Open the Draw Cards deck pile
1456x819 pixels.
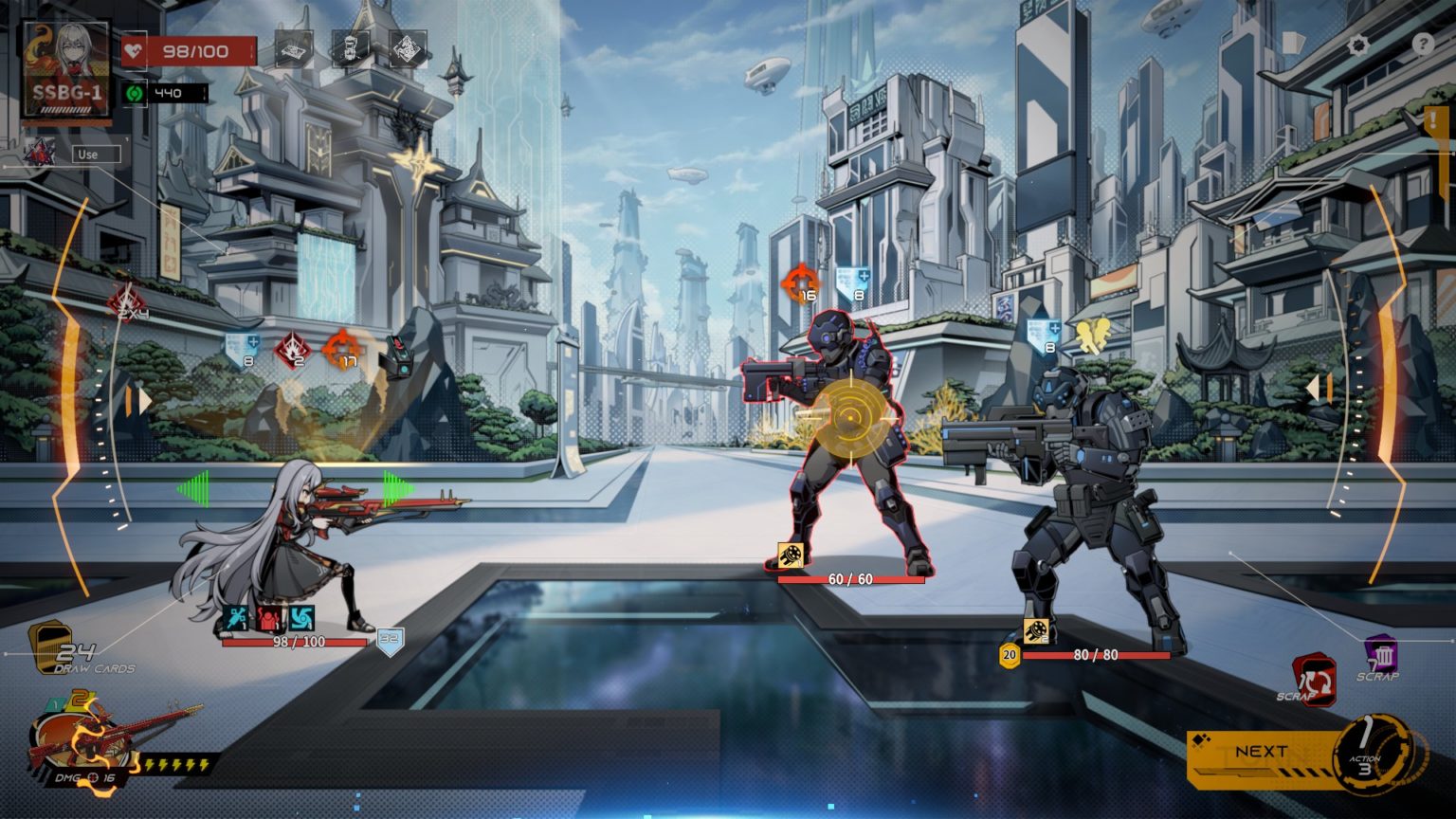(x=49, y=645)
